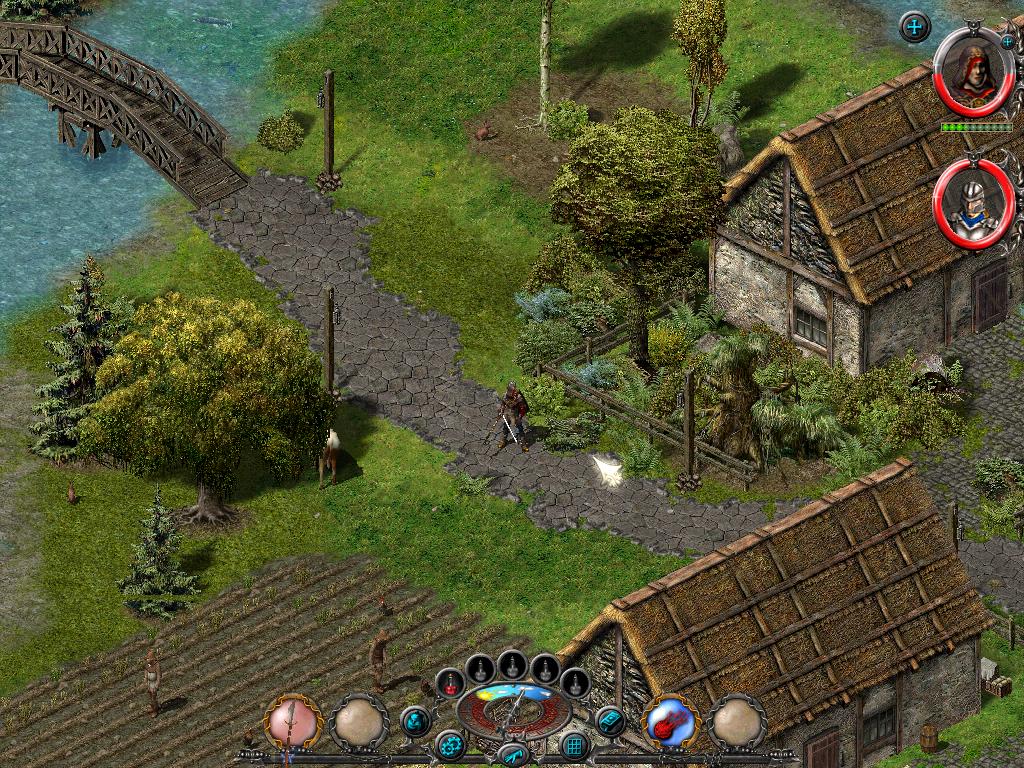1024x768 pixels.
Task: Click the empty slot beside the sword
Action: tap(359, 721)
